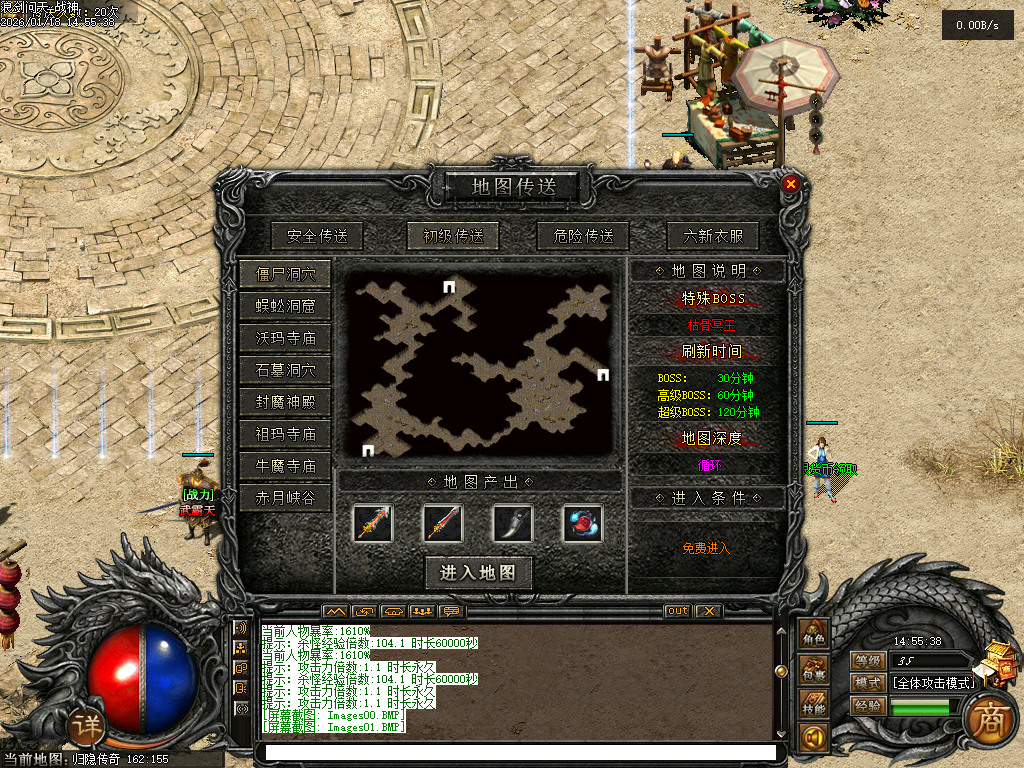Choose 蜈蚣洞窟 from the map list
The width and height of the screenshot is (1024, 768).
[285, 306]
